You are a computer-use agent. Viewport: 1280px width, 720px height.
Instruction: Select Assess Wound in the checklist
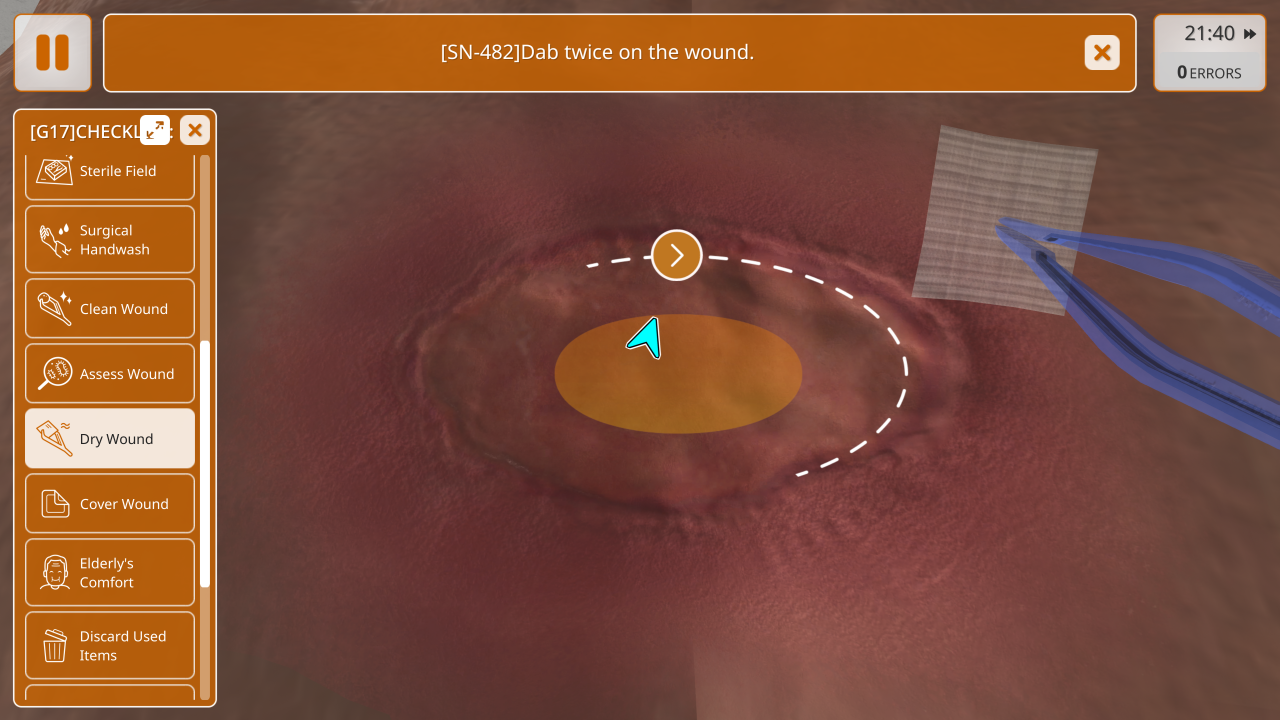tap(110, 374)
